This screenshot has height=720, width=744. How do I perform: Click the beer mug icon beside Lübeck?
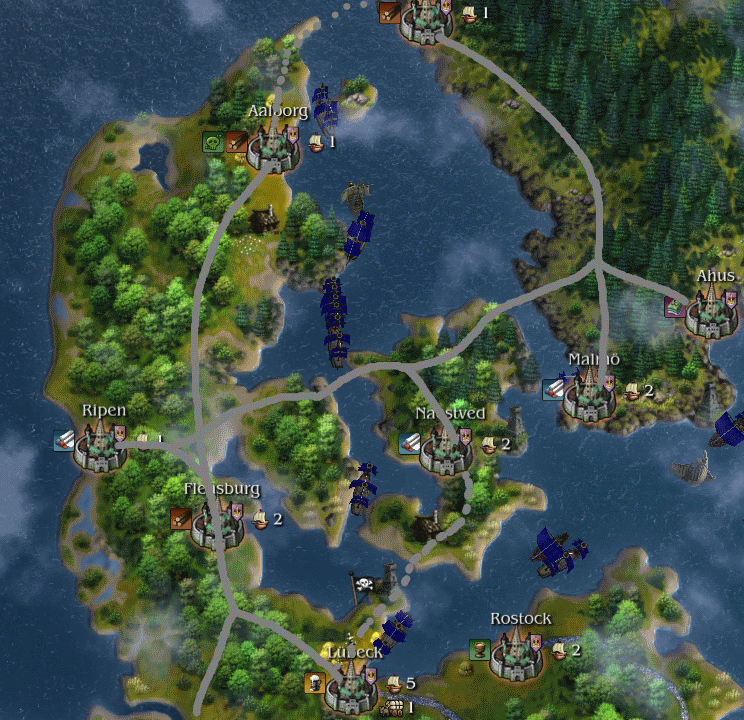[x=315, y=684]
